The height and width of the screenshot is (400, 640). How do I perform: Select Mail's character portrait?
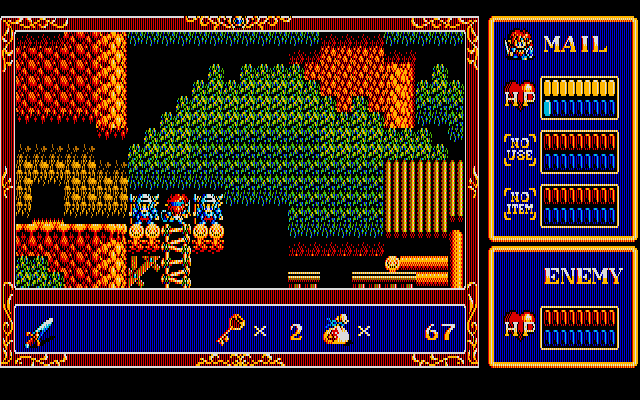coord(518,44)
